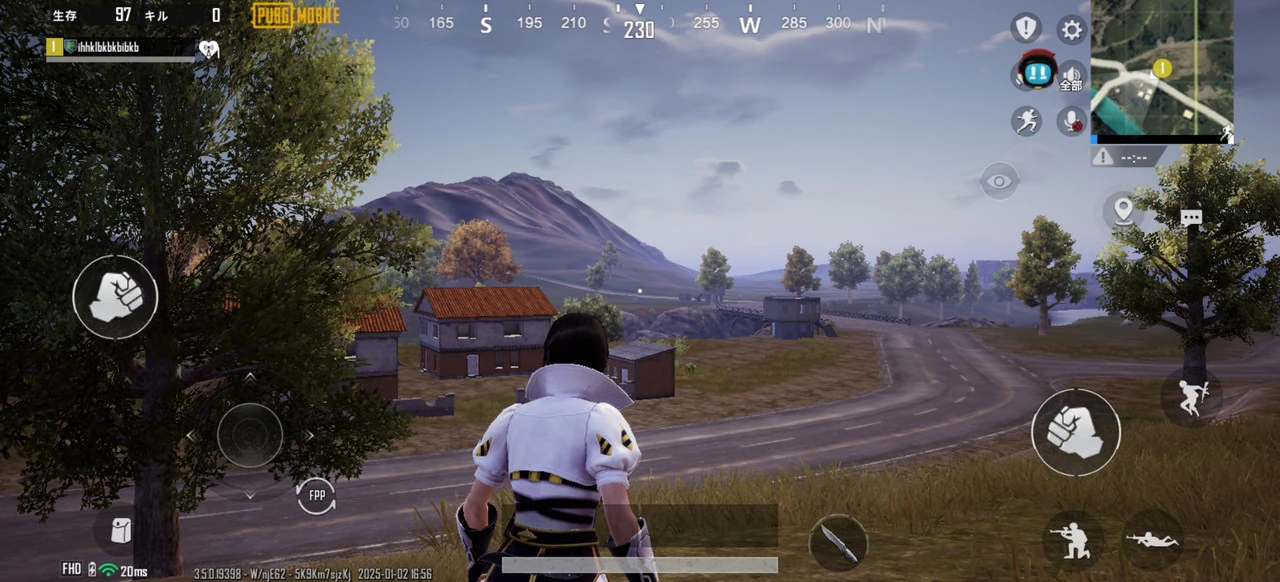This screenshot has height=582, width=1280.
Task: Switch camera with the FPP button
Action: tap(316, 495)
